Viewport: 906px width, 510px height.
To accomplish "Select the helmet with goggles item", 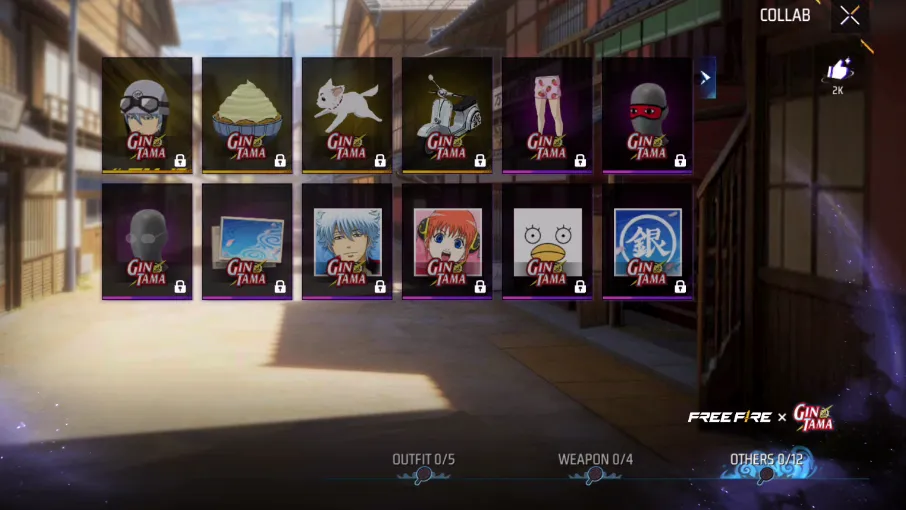I will [147, 114].
